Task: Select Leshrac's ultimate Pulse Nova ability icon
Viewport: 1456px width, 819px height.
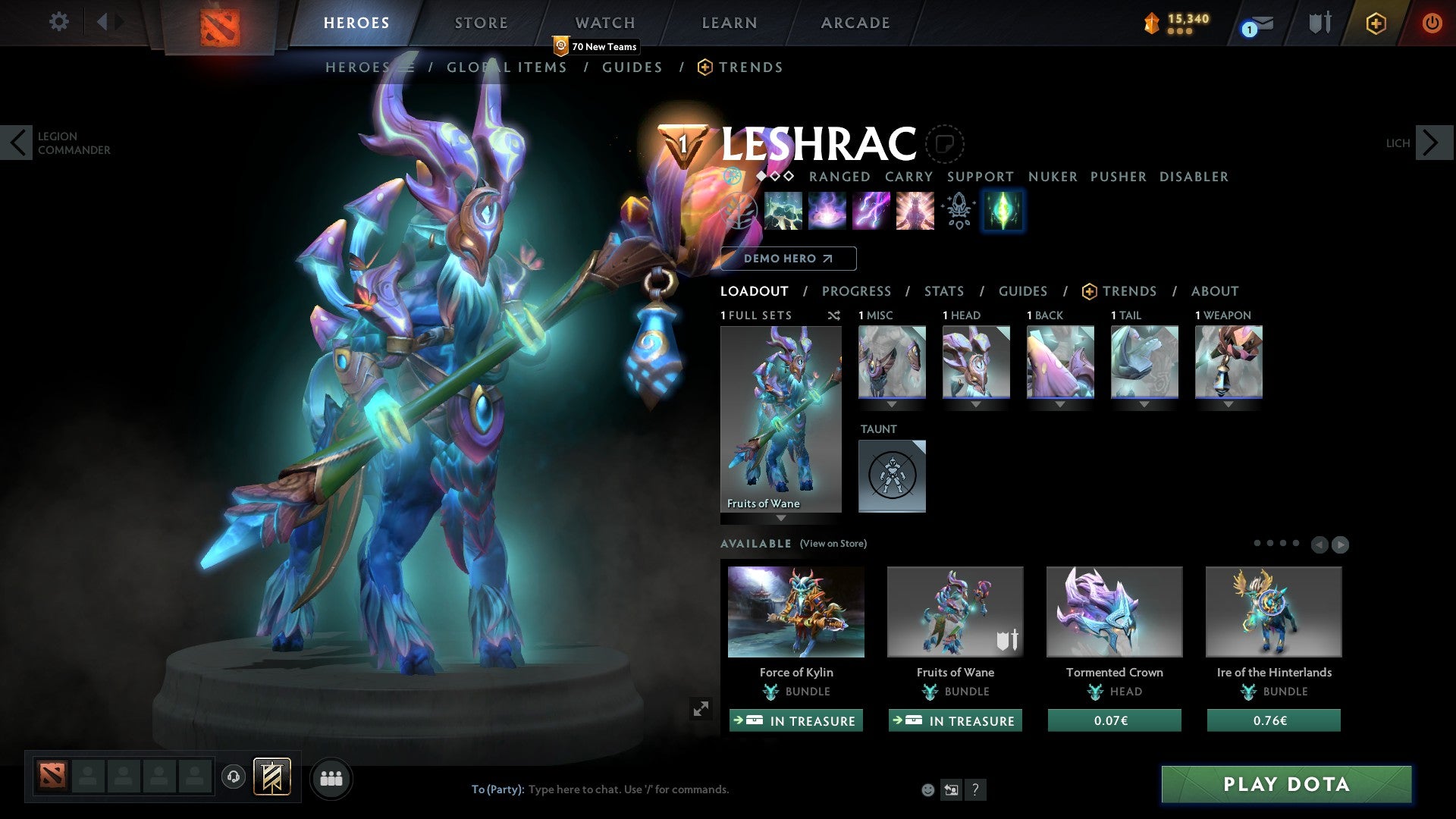Action: click(x=915, y=211)
